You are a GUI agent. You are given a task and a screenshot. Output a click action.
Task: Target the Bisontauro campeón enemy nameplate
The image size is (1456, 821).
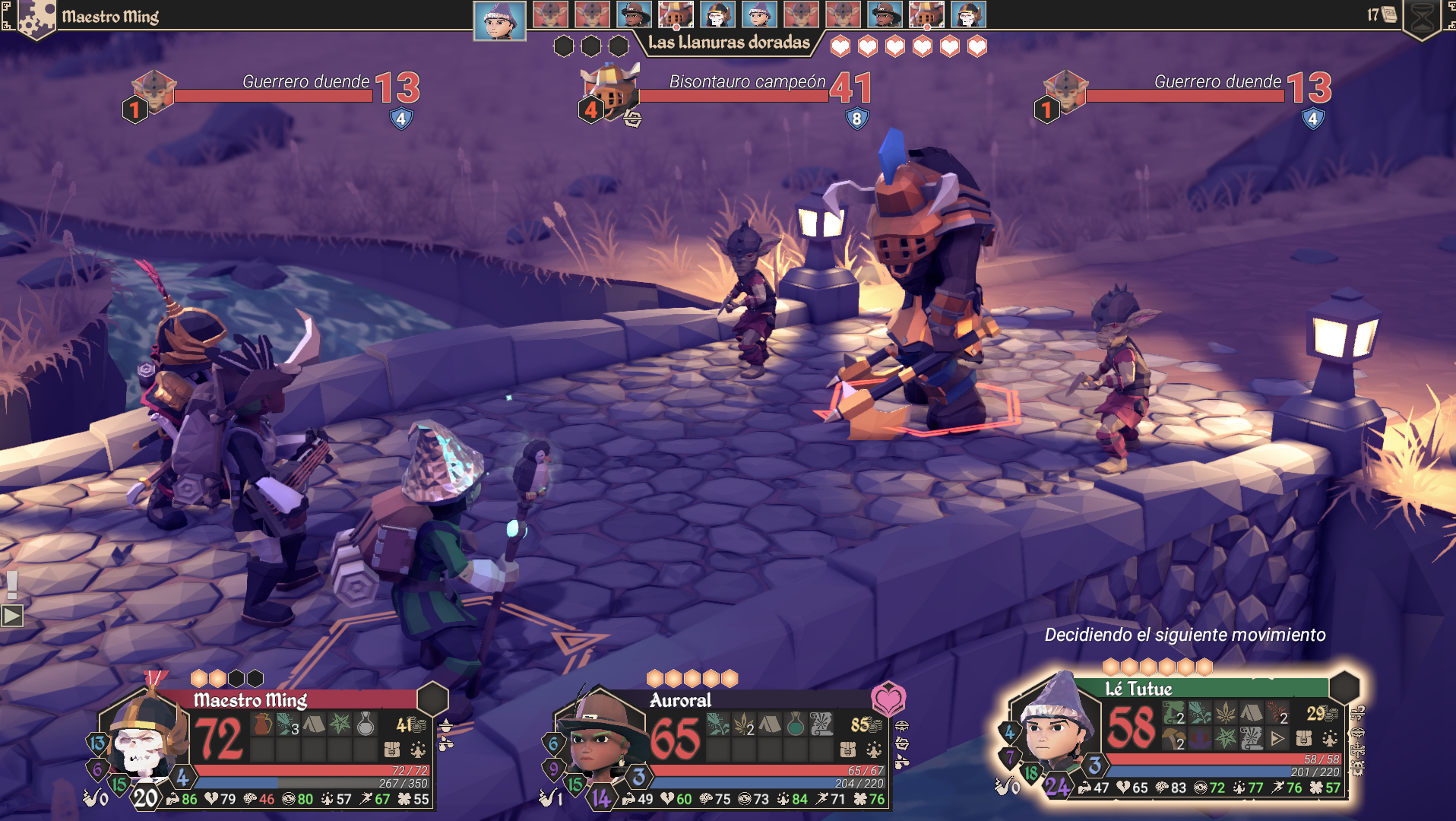(x=746, y=82)
